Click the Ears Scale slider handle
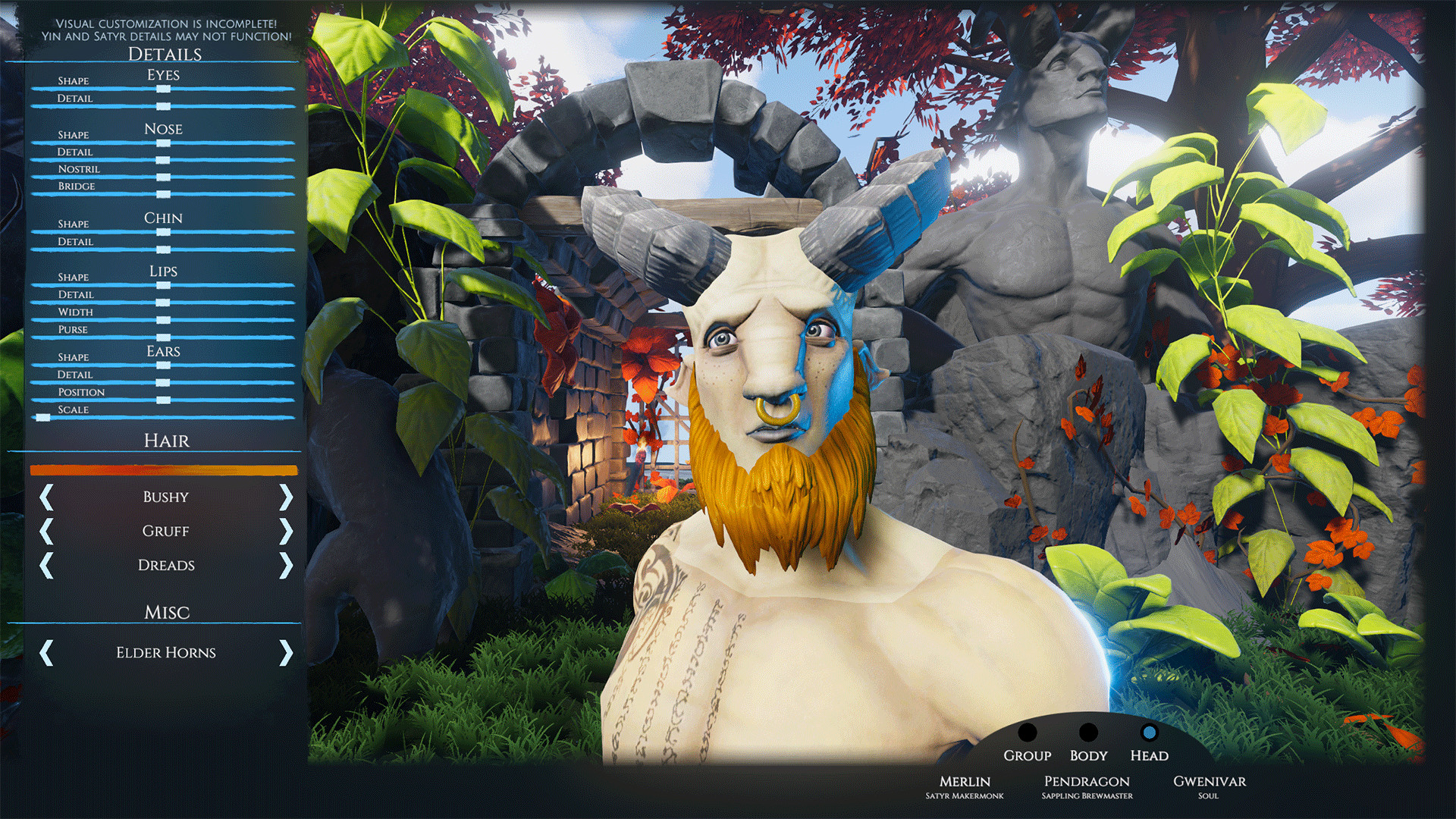This screenshot has height=819, width=1456. coord(43,418)
